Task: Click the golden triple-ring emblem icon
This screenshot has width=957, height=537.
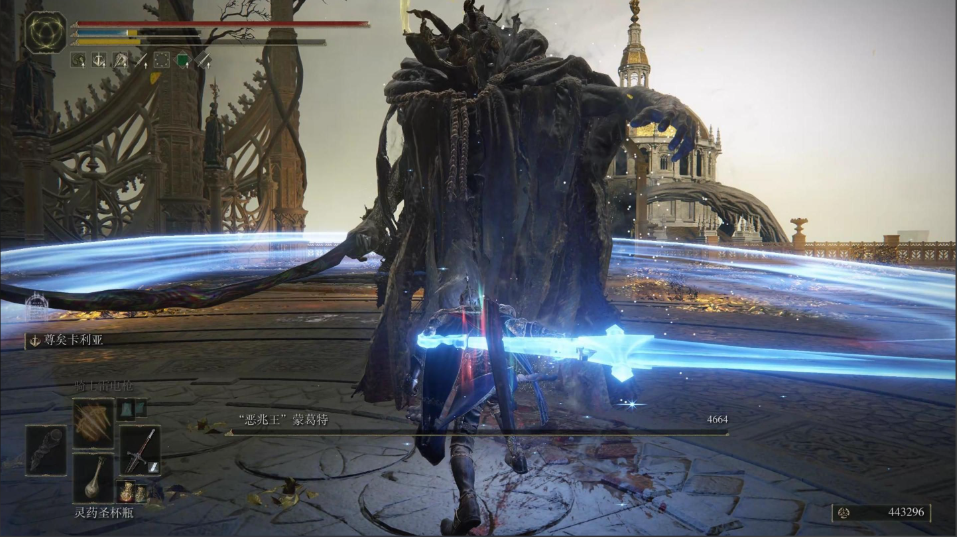Action: (x=45, y=32)
